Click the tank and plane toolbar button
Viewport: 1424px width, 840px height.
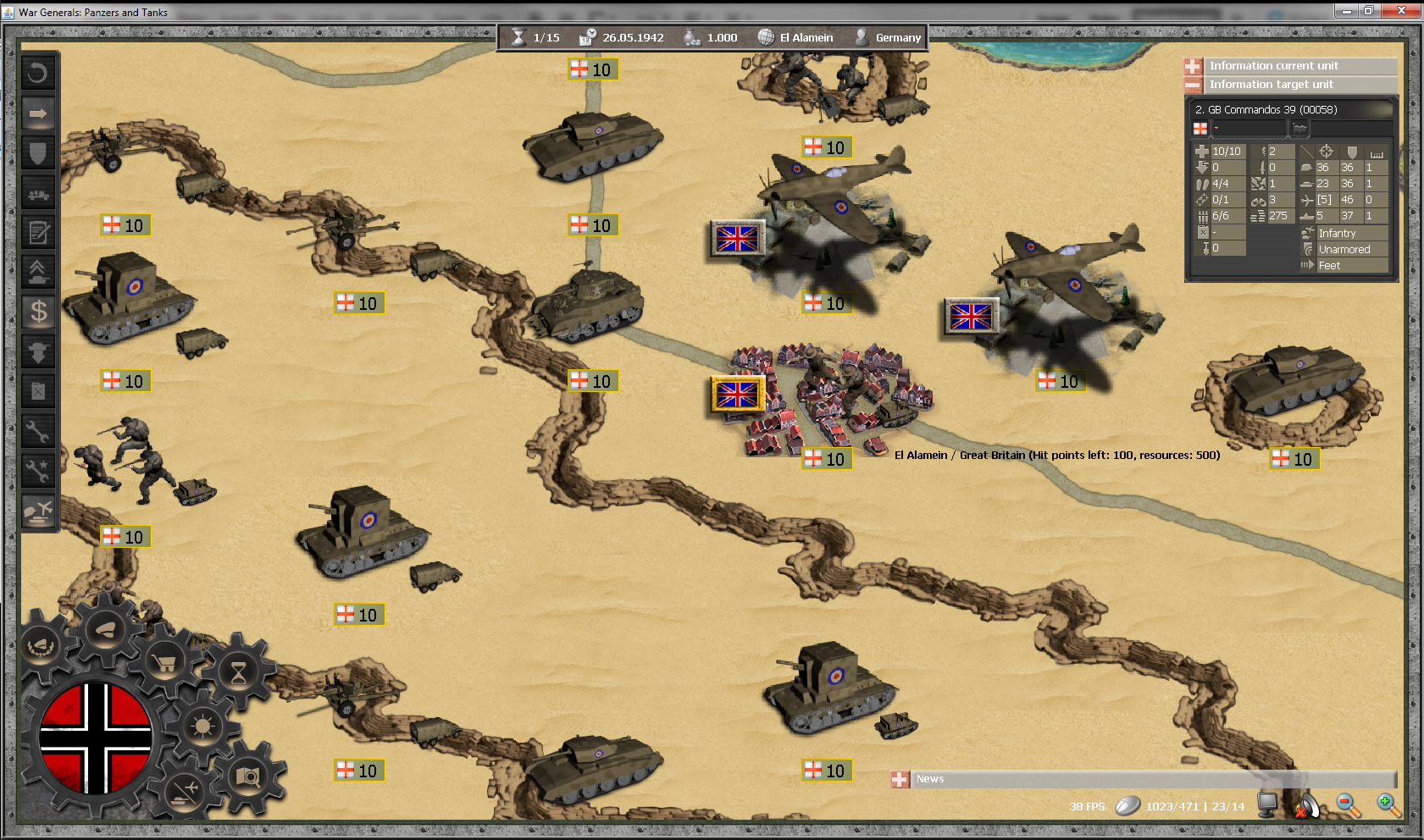(38, 511)
